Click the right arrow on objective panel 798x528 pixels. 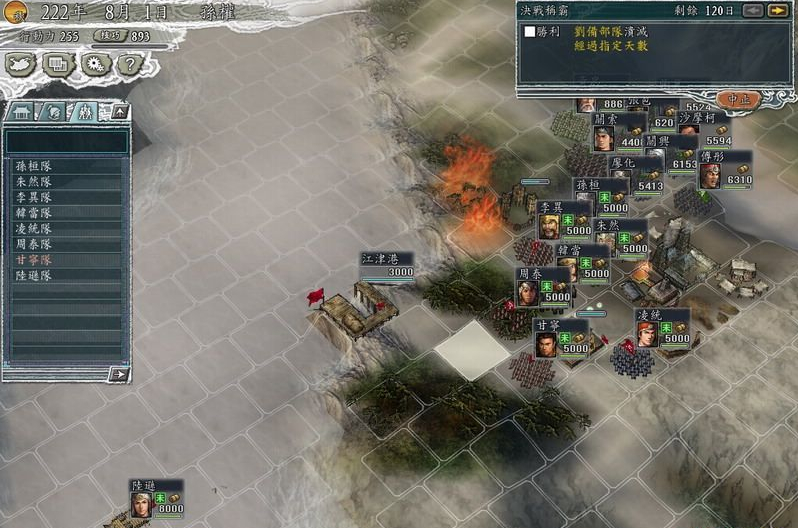pos(776,11)
